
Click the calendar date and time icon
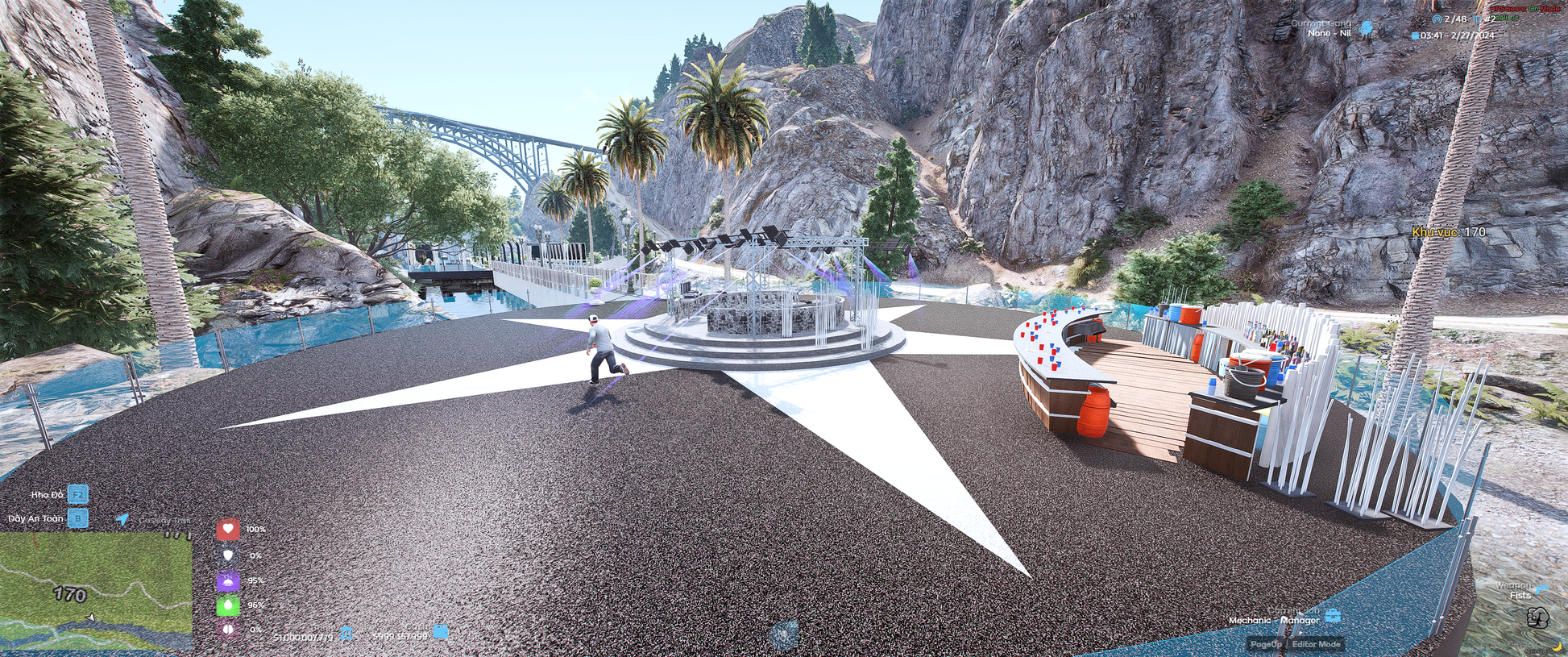coord(1415,35)
